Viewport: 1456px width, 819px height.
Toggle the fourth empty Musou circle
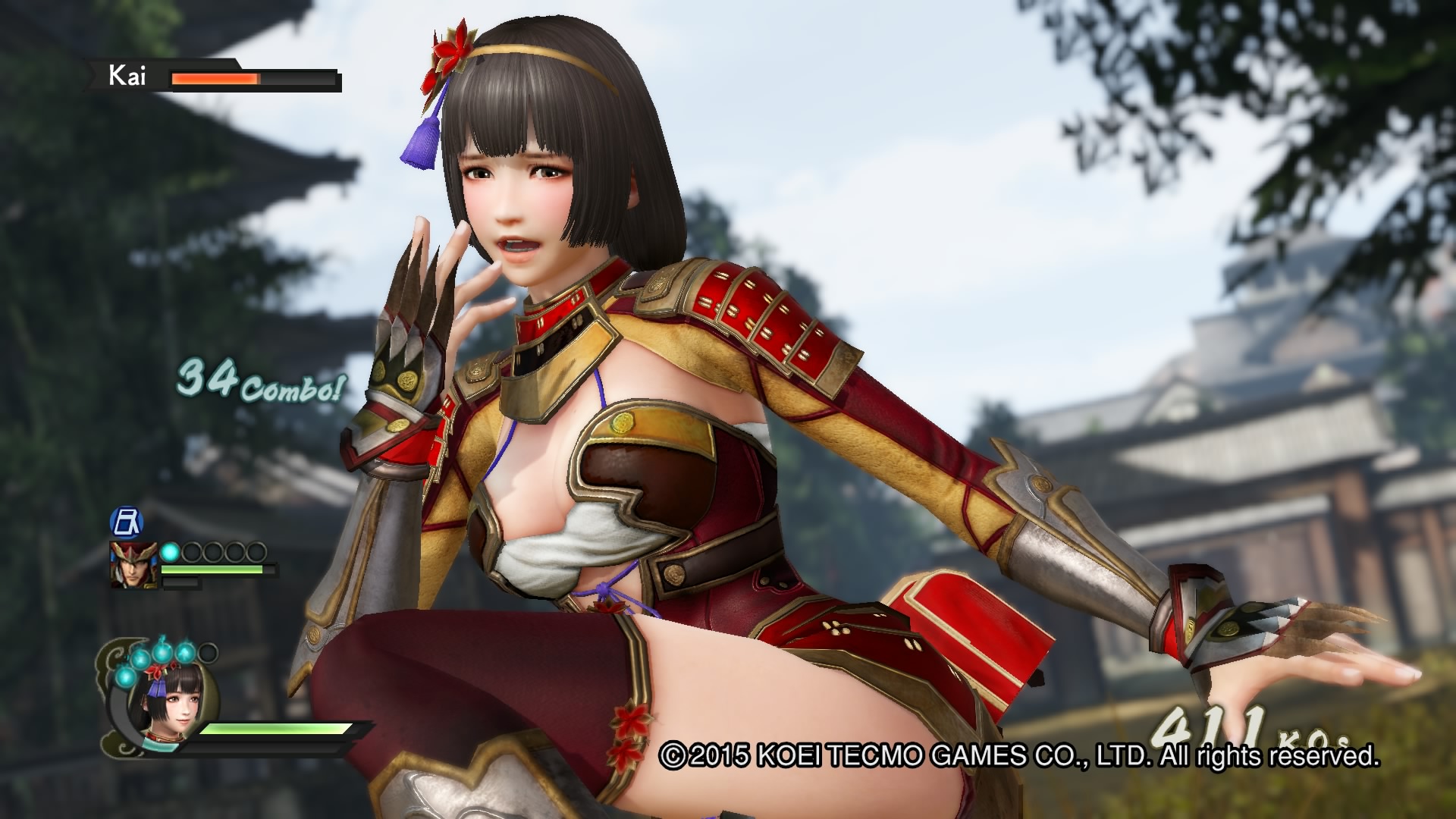tap(234, 552)
